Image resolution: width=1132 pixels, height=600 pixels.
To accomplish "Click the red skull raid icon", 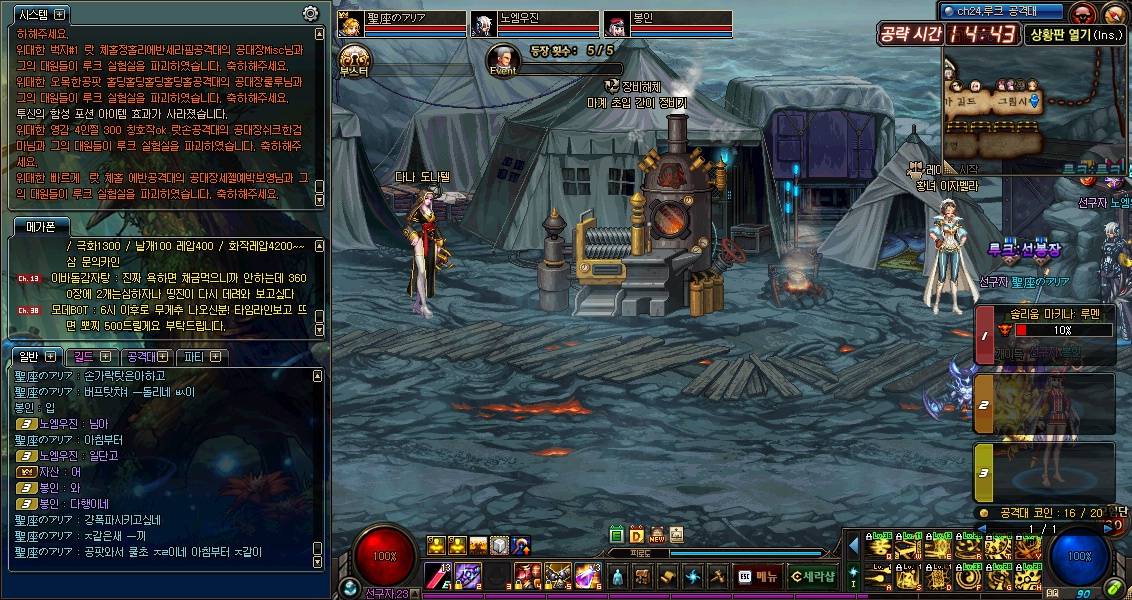I will click(x=1080, y=13).
